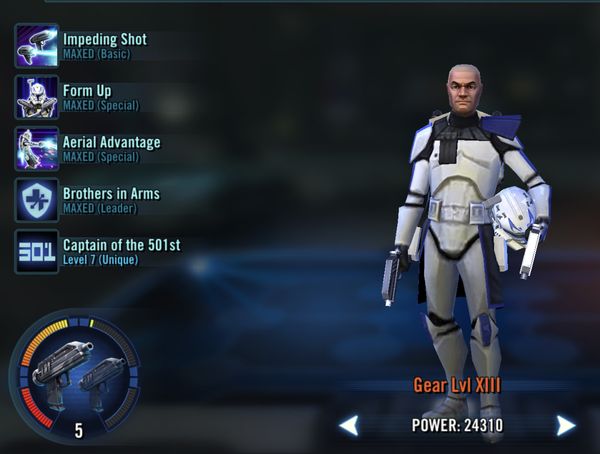Go to the previous character with left arrow

point(349,426)
